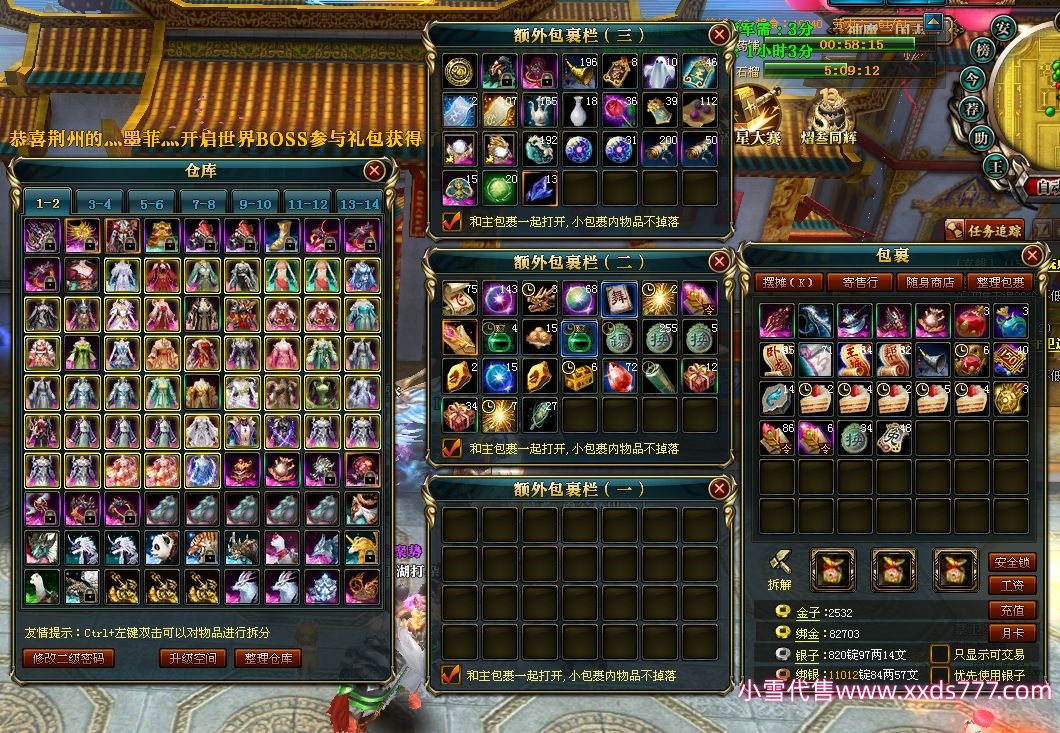Open the 寄售行 consignment house

click(860, 283)
